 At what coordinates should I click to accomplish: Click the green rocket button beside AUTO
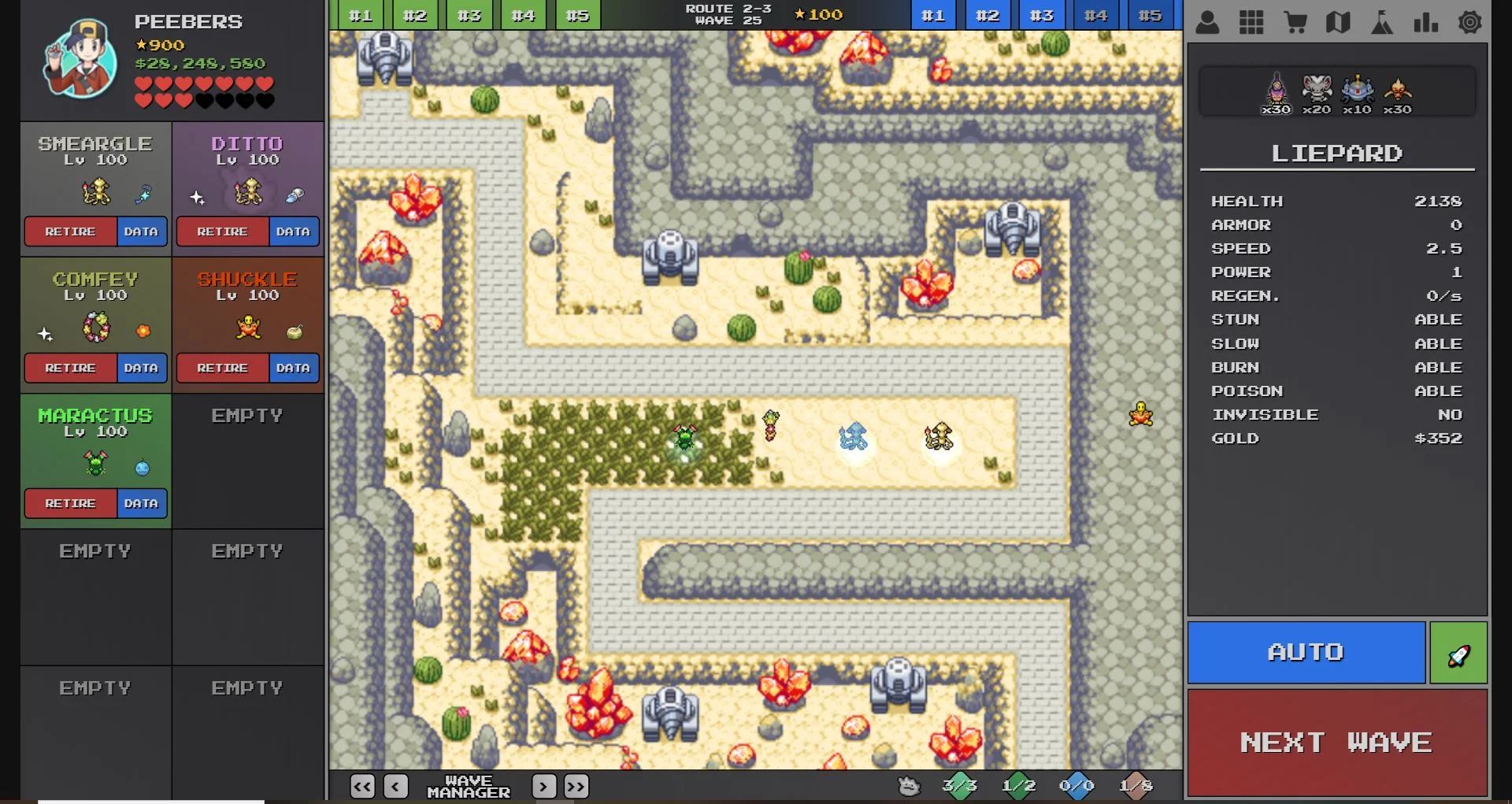click(1458, 652)
